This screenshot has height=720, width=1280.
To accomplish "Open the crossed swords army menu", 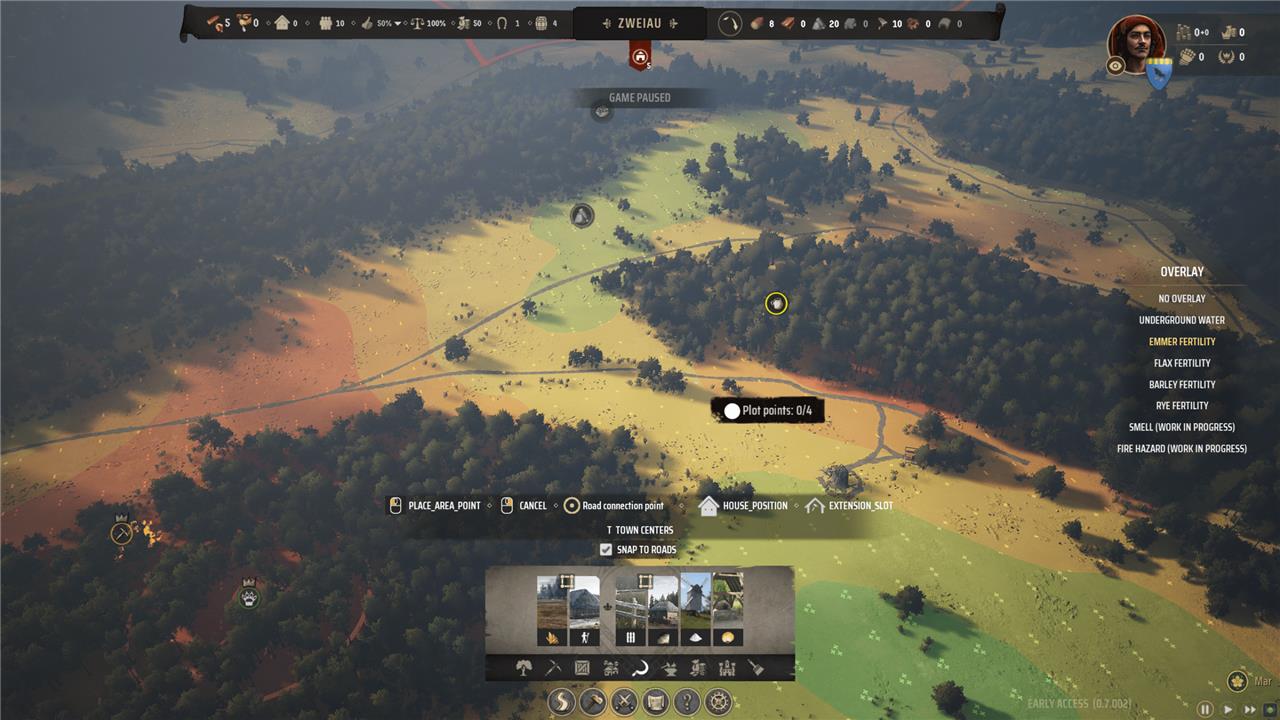I will click(x=625, y=702).
